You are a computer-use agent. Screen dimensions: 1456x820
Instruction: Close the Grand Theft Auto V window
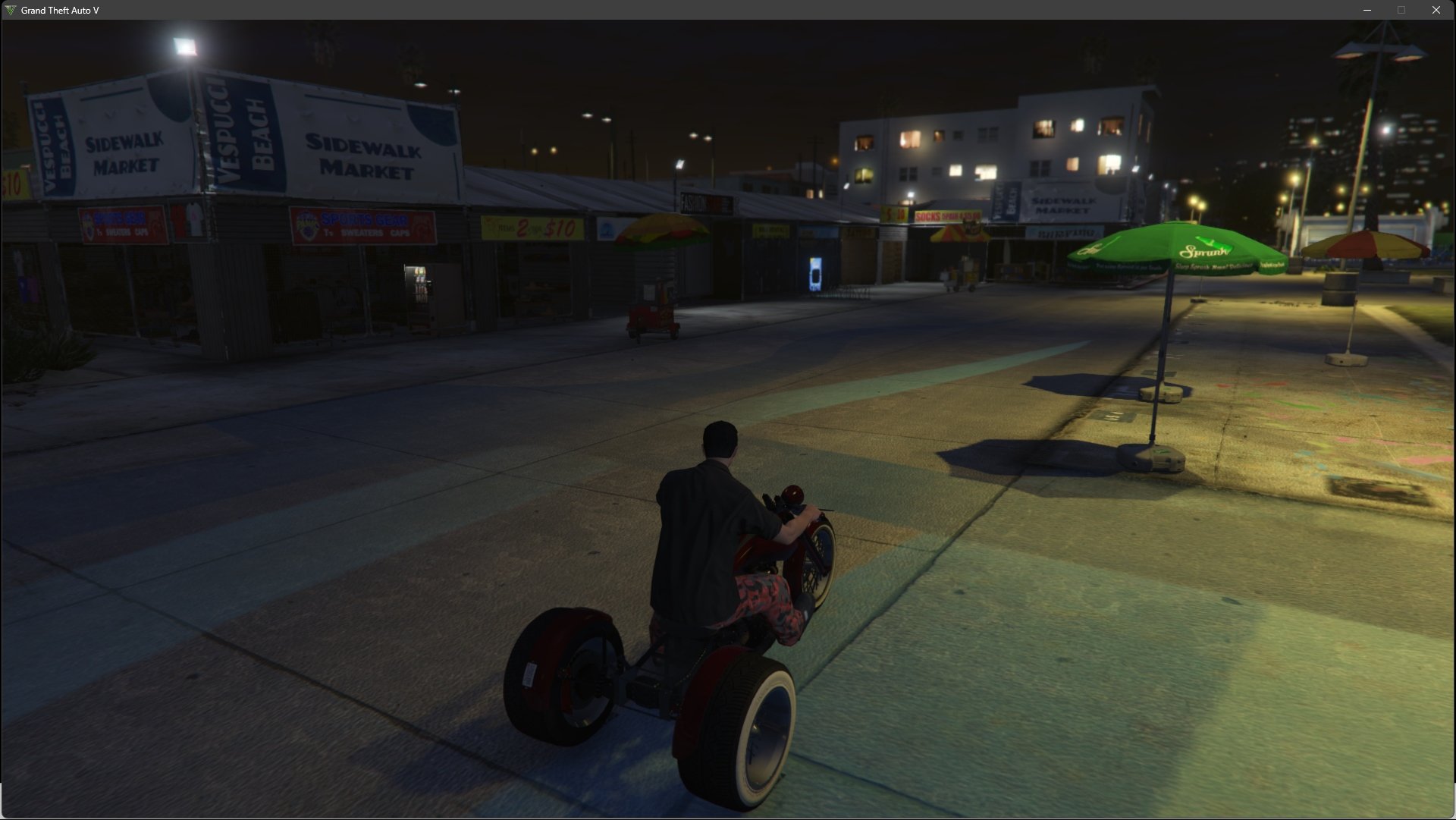(1436, 10)
